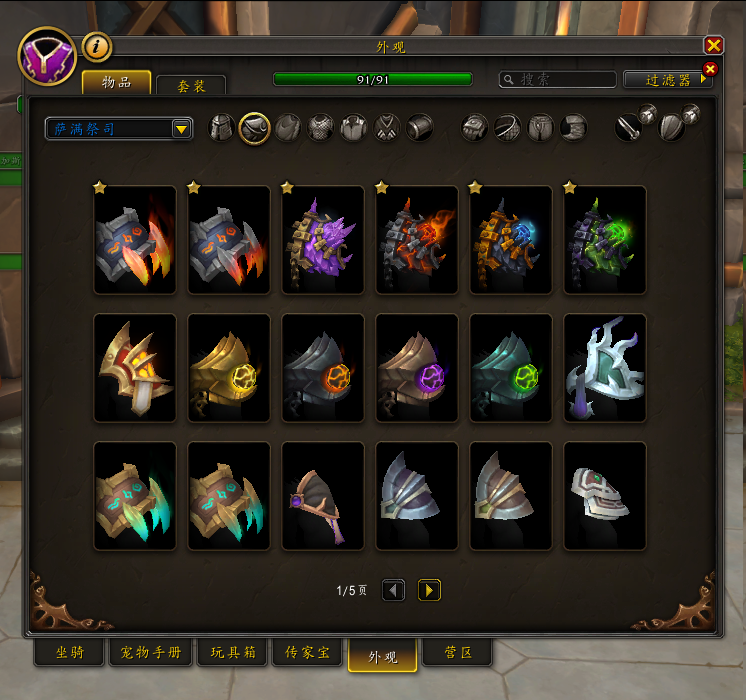Close the appearance collection window
Image resolution: width=746 pixels, height=700 pixels.
[x=713, y=46]
